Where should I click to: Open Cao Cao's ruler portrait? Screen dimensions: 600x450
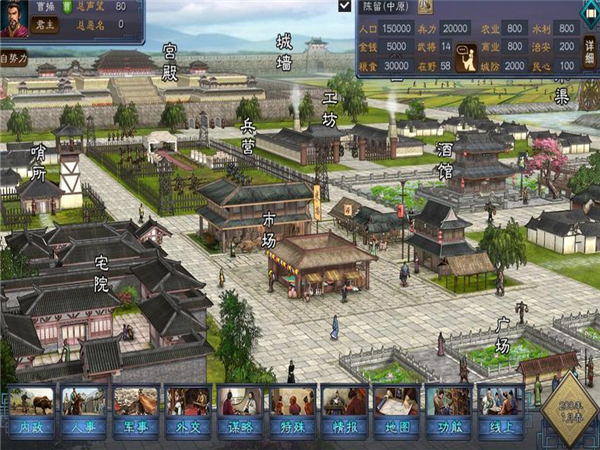pyautogui.click(x=13, y=18)
